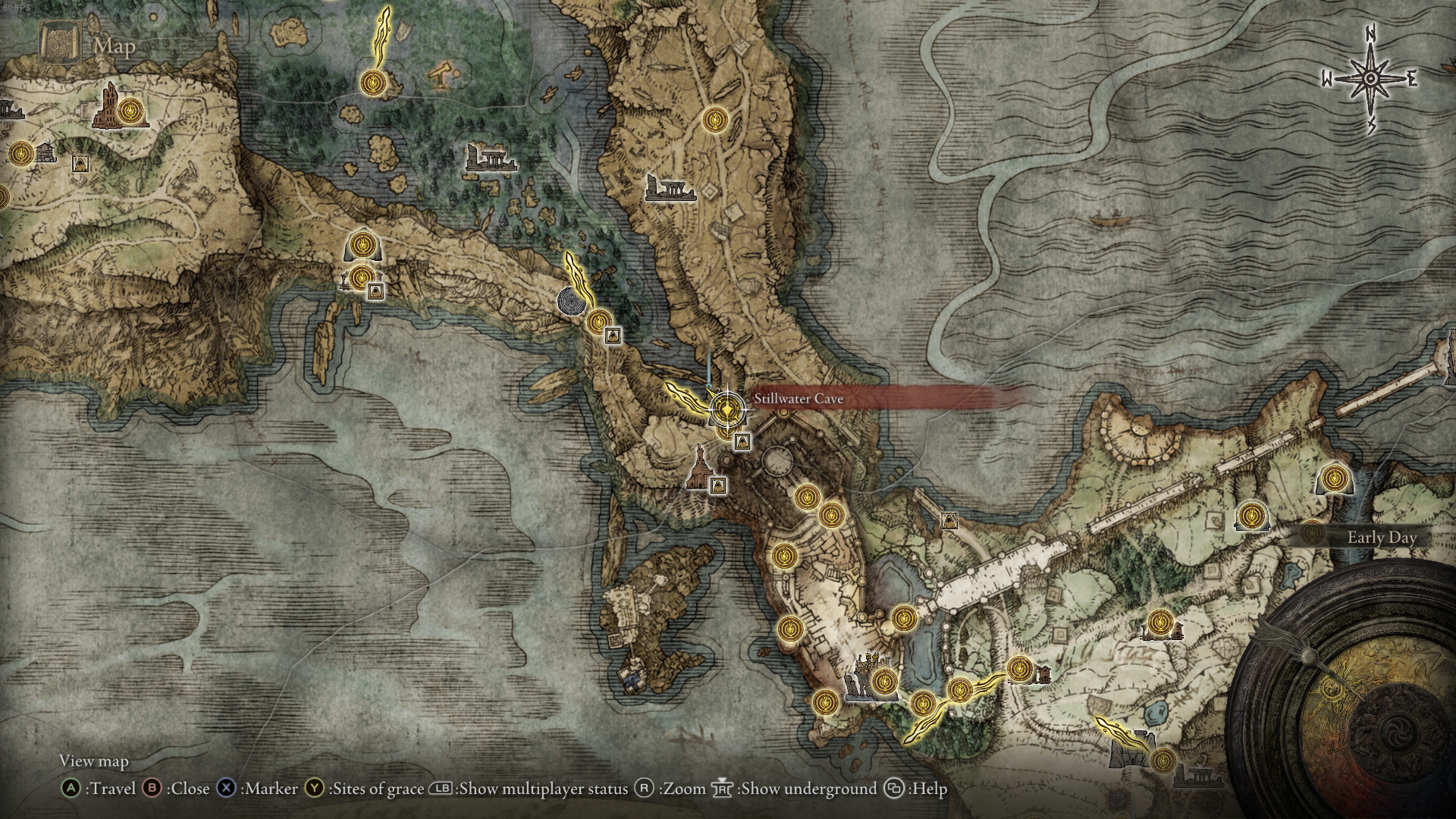Image resolution: width=1456 pixels, height=819 pixels.
Task: Activate the Zoom control with R
Action: point(646,789)
